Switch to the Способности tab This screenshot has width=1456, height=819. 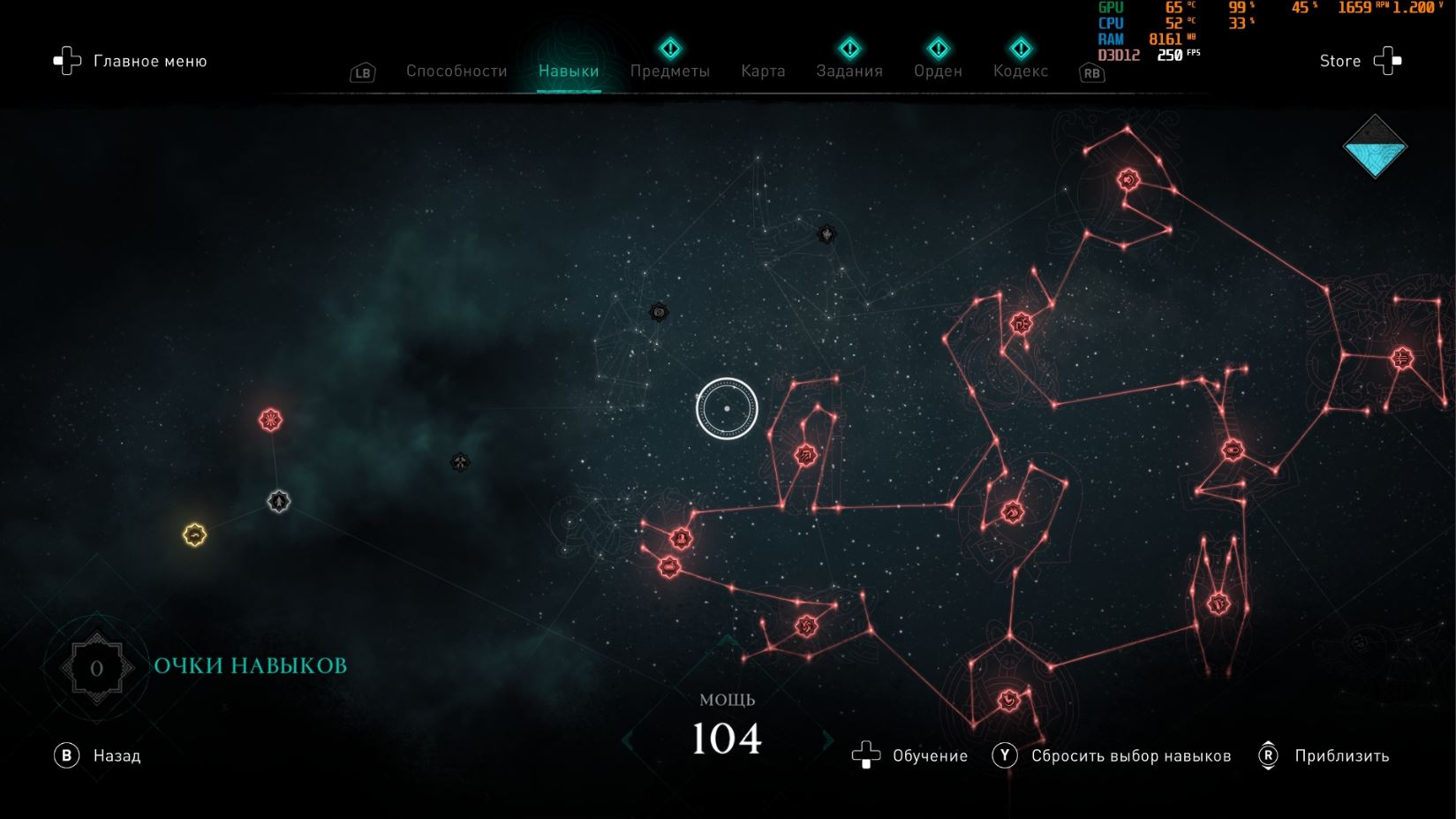pos(456,71)
